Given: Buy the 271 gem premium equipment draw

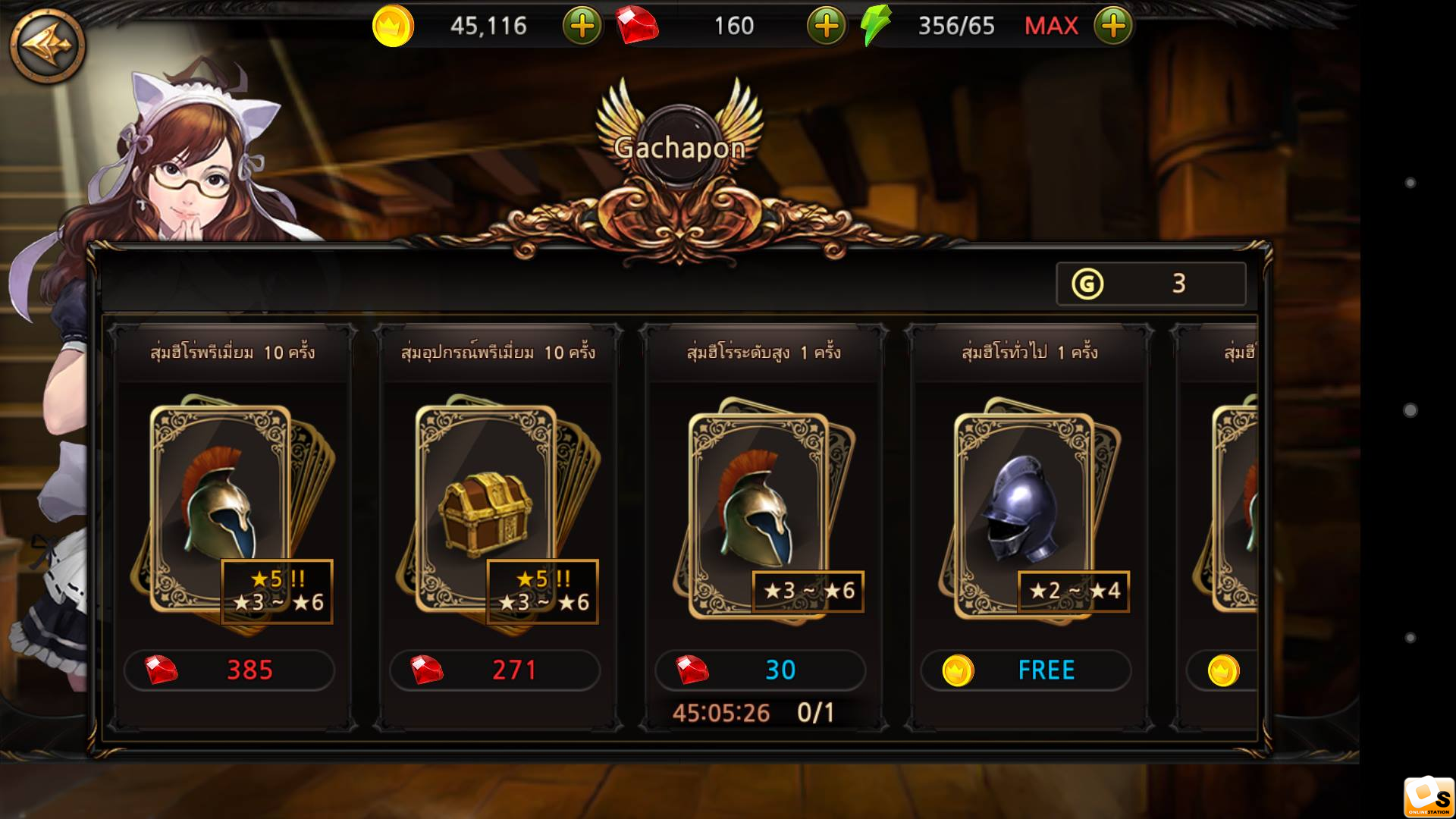Looking at the screenshot, I should tap(494, 670).
